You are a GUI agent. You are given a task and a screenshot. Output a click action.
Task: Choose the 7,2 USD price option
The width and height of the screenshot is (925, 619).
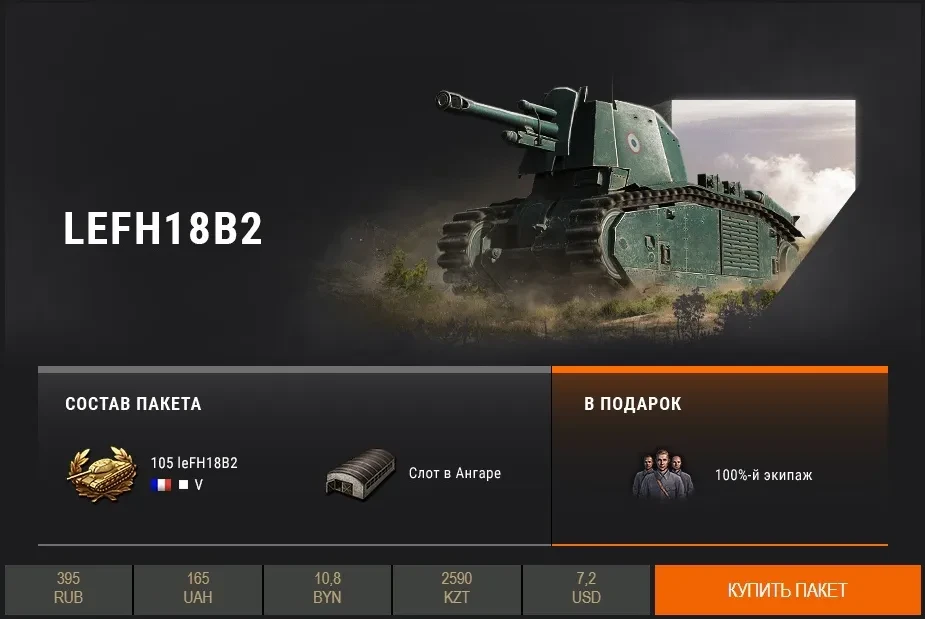coord(587,589)
